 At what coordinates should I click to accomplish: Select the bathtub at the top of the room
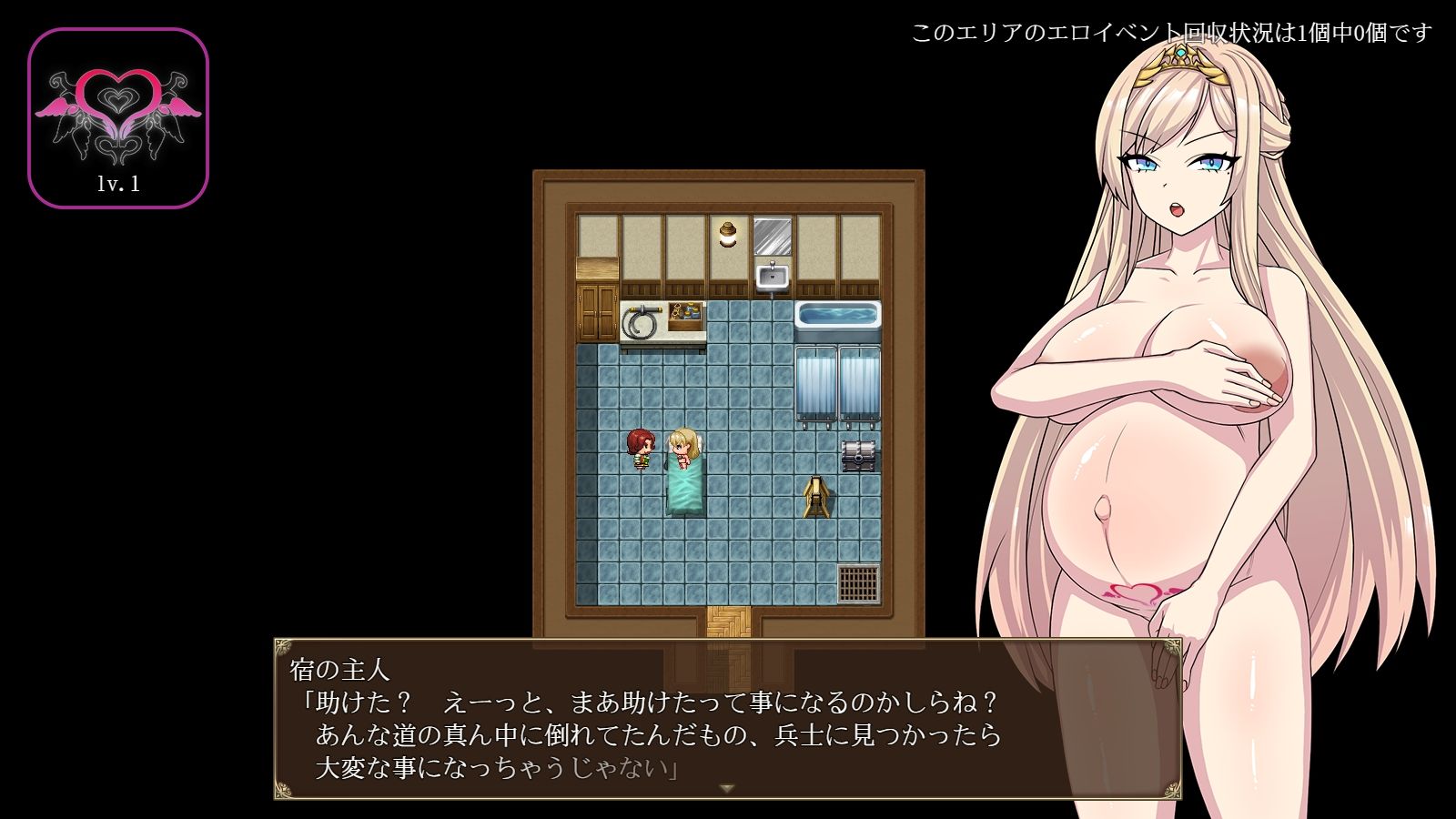[x=838, y=317]
